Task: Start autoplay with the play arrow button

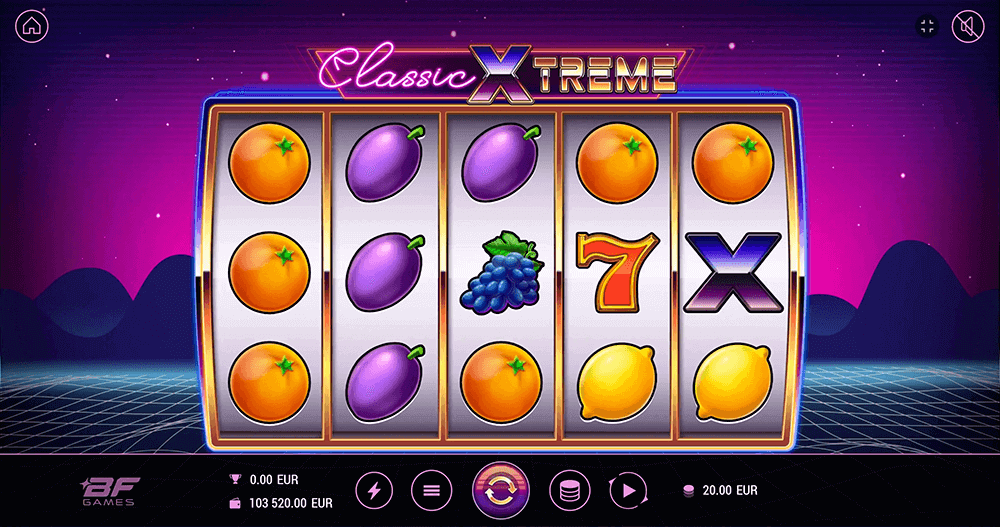Action: [x=626, y=491]
